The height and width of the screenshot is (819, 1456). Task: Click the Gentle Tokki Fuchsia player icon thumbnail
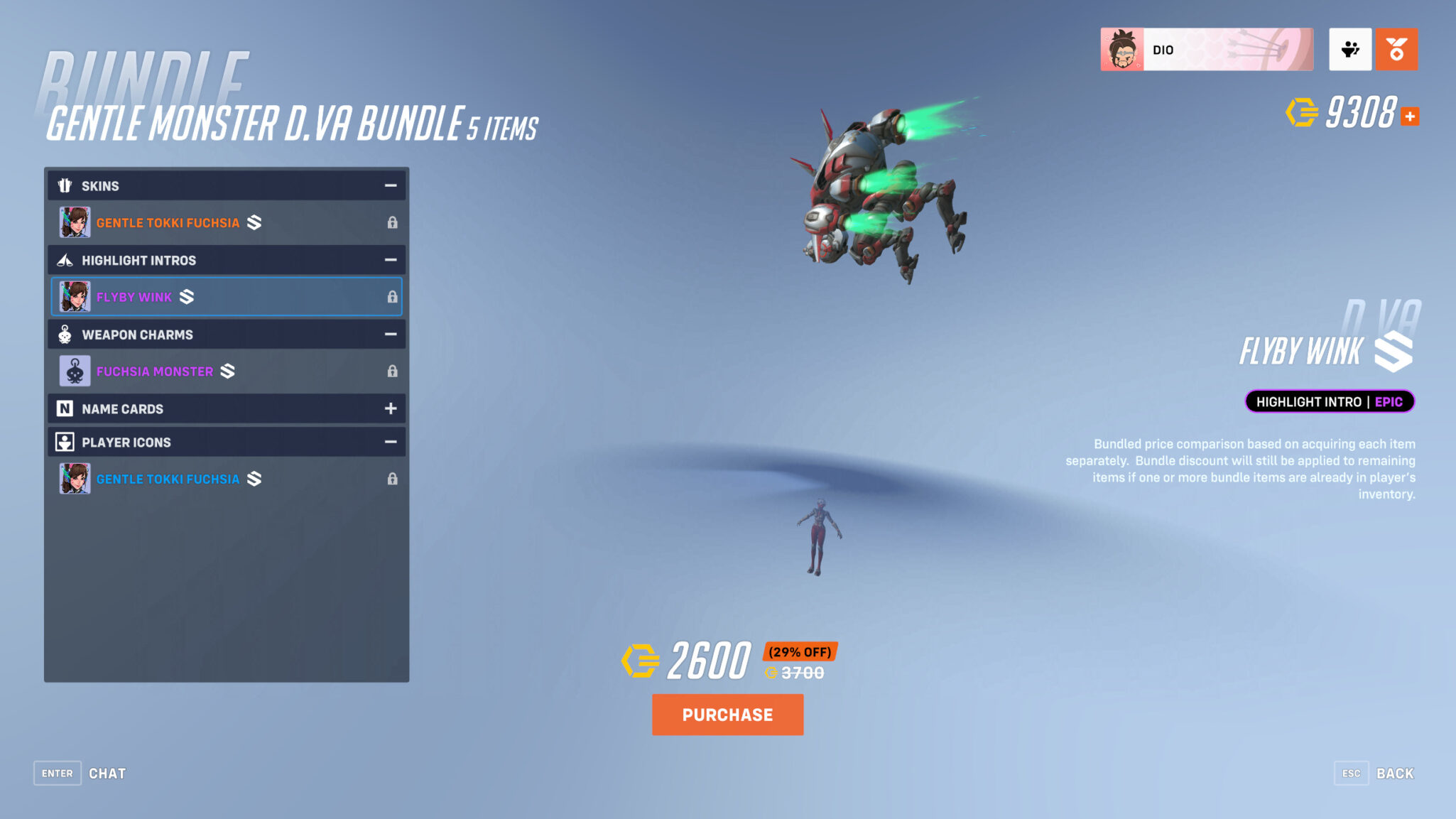75,478
